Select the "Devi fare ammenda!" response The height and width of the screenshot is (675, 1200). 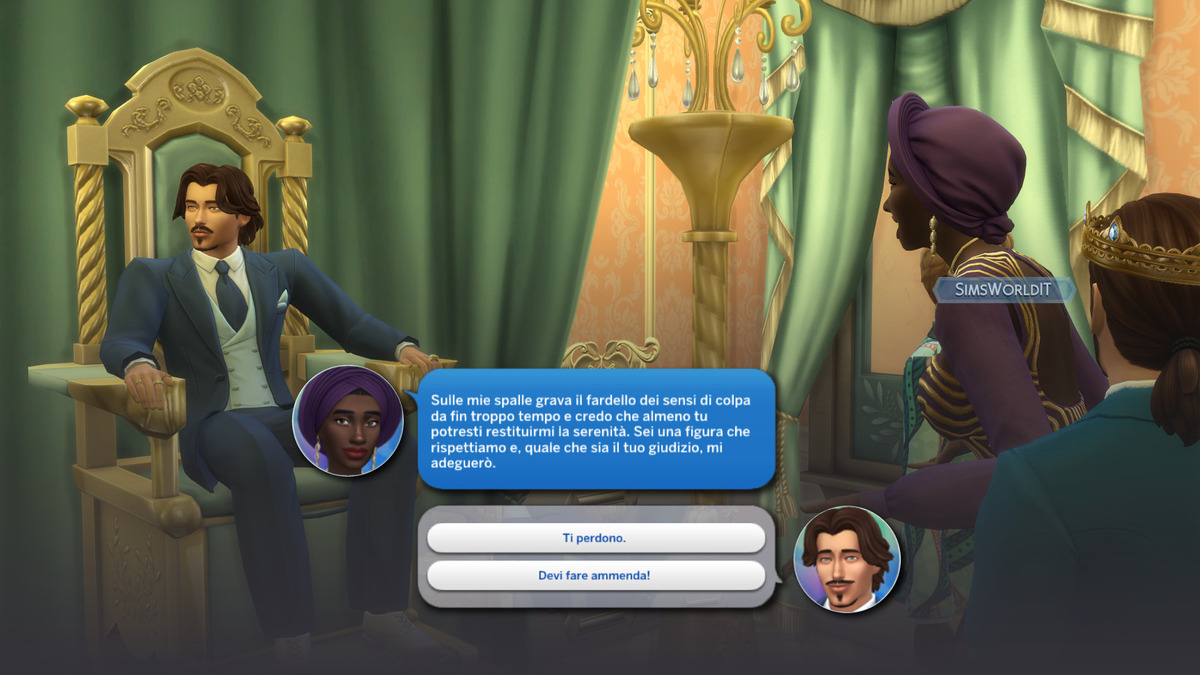[595, 575]
